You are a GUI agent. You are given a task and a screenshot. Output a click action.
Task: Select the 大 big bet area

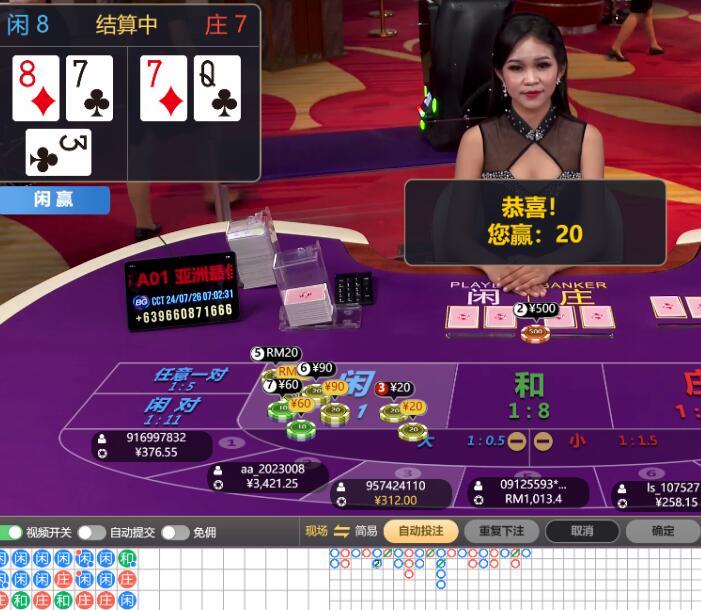428,440
